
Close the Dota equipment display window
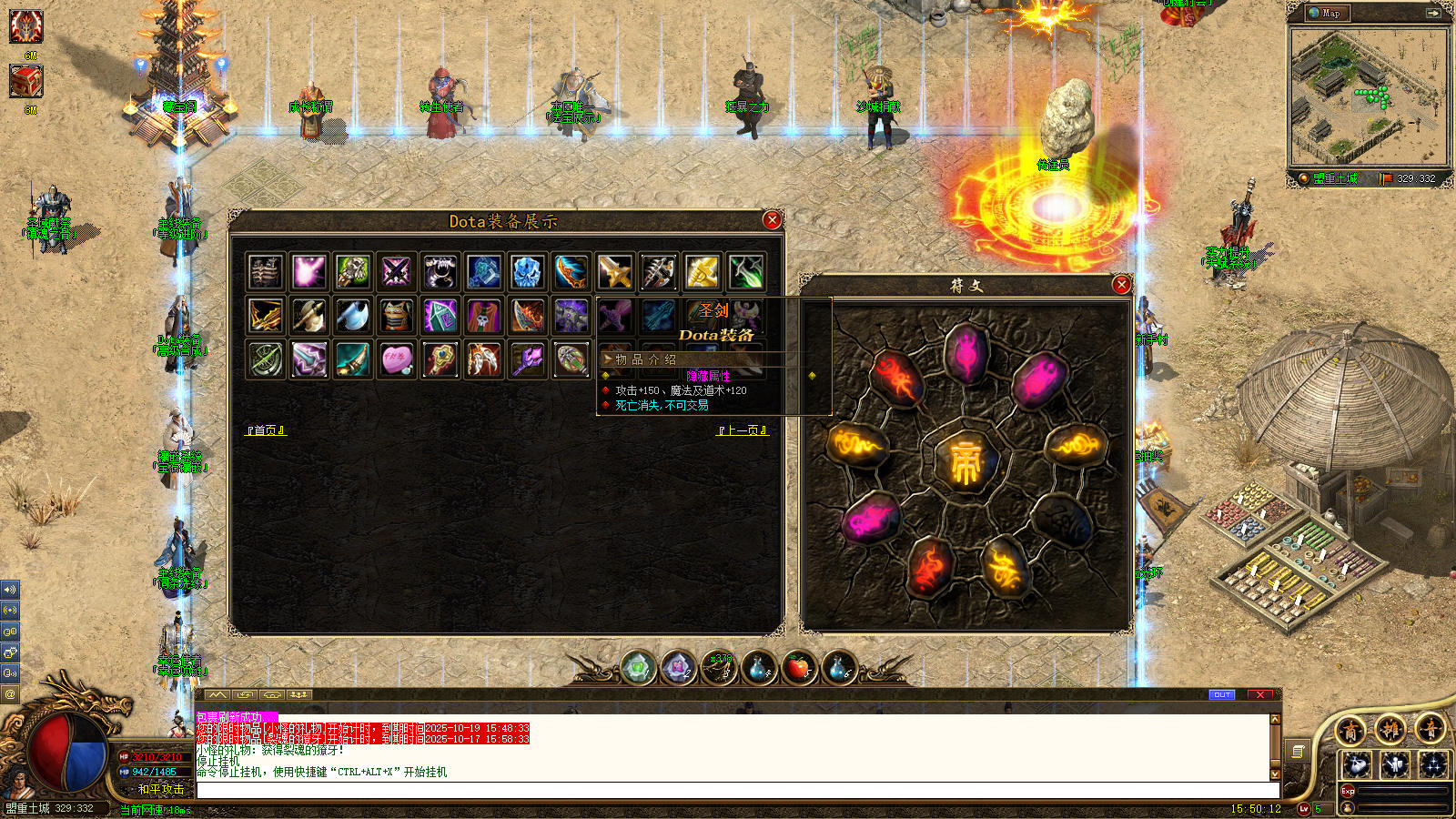772,220
